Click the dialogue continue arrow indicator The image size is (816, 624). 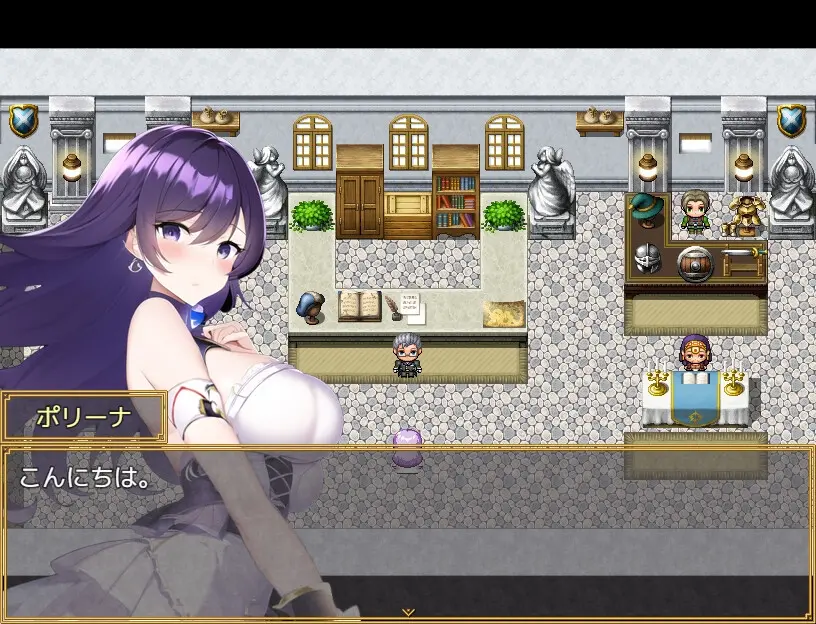click(x=407, y=611)
